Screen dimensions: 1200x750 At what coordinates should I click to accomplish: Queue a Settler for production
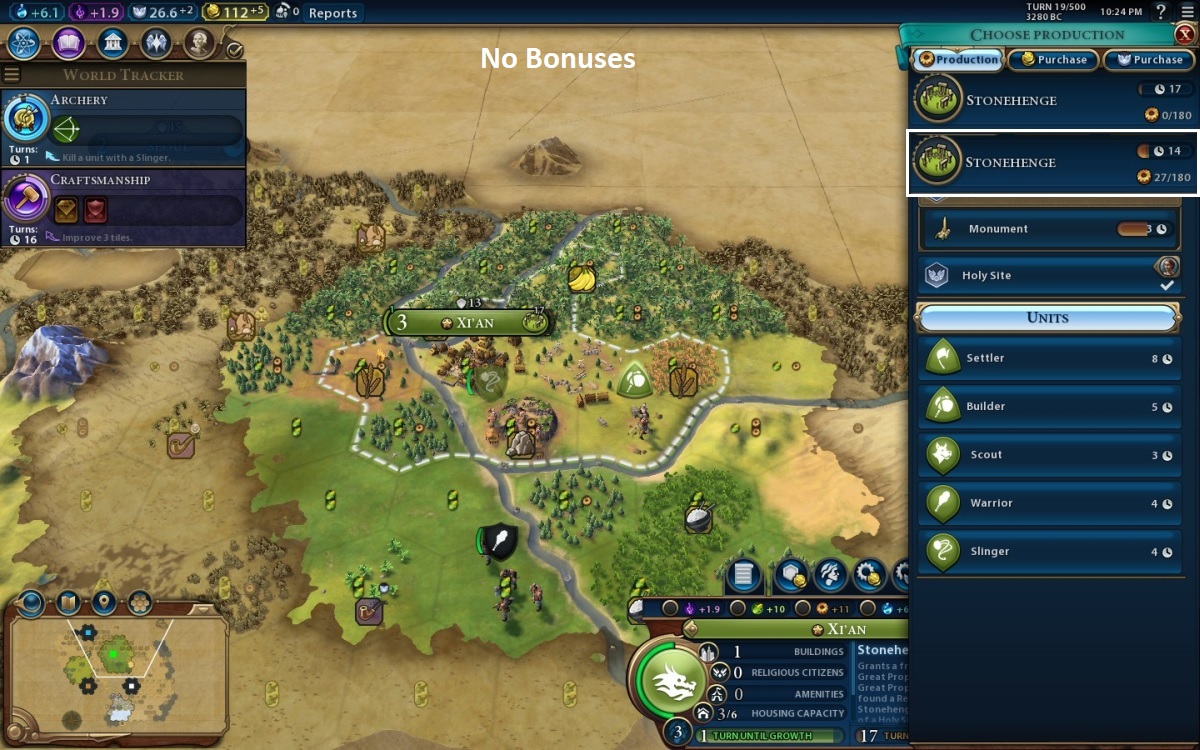click(1048, 358)
